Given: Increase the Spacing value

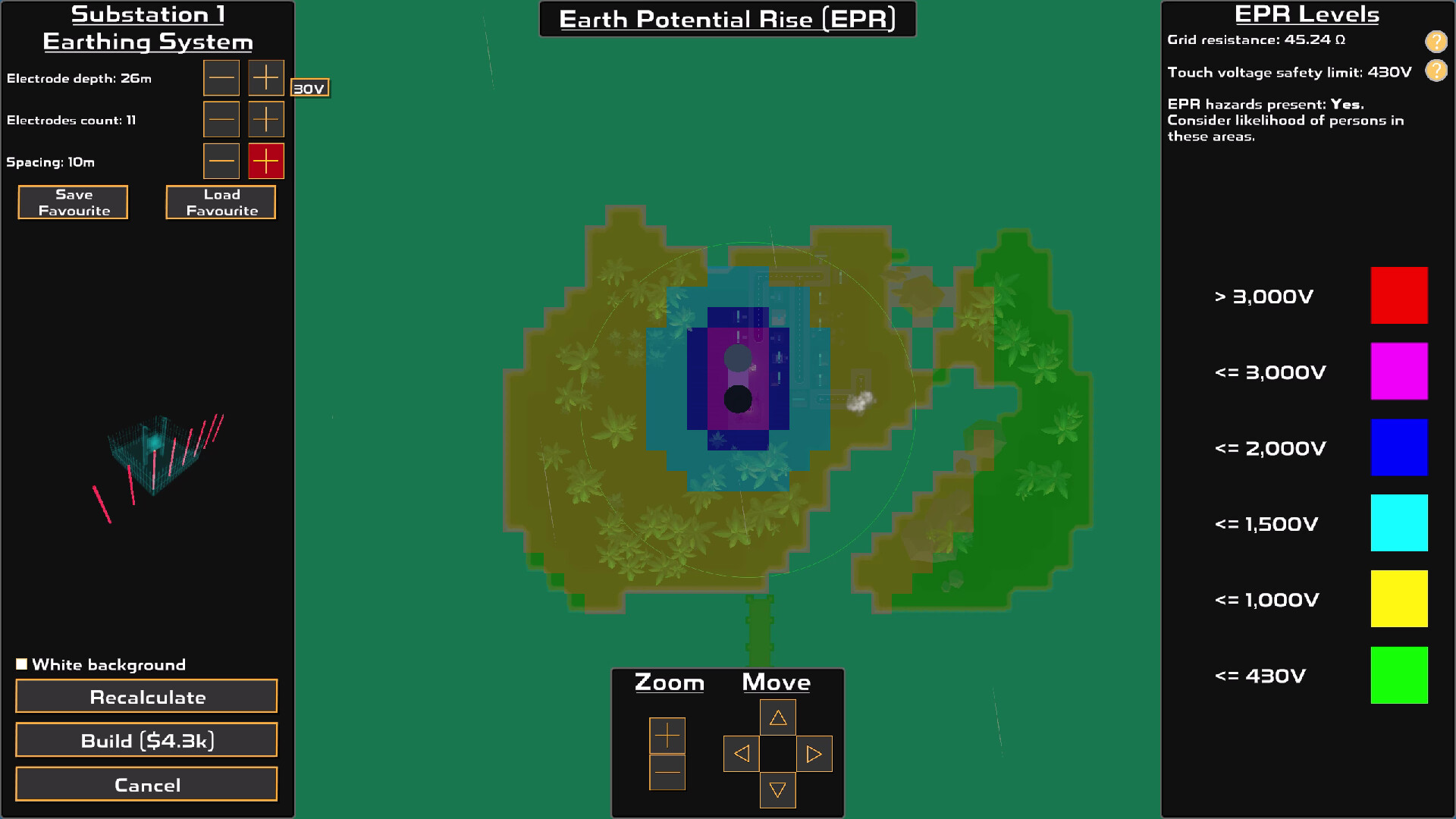Looking at the screenshot, I should [x=265, y=161].
